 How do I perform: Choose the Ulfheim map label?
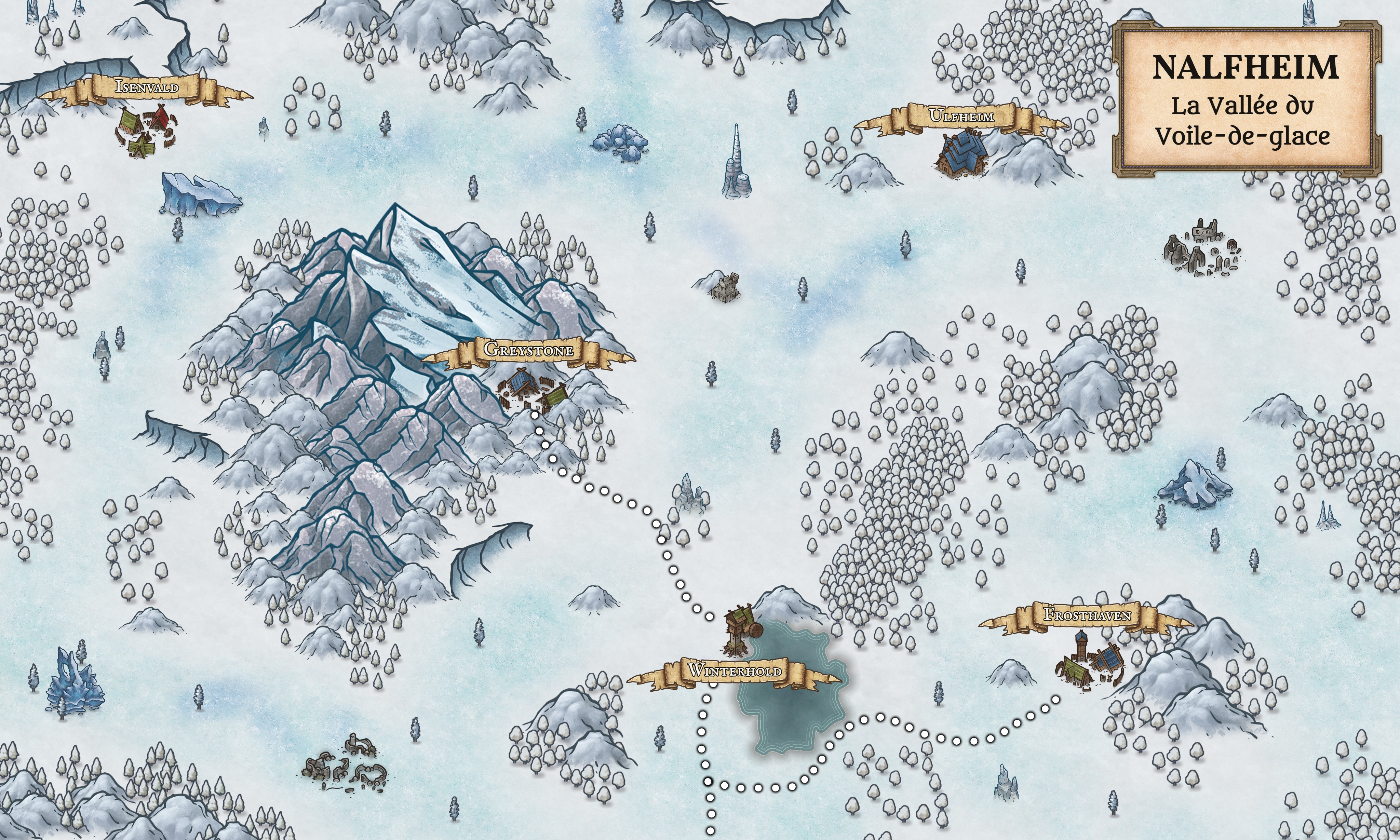(x=961, y=117)
